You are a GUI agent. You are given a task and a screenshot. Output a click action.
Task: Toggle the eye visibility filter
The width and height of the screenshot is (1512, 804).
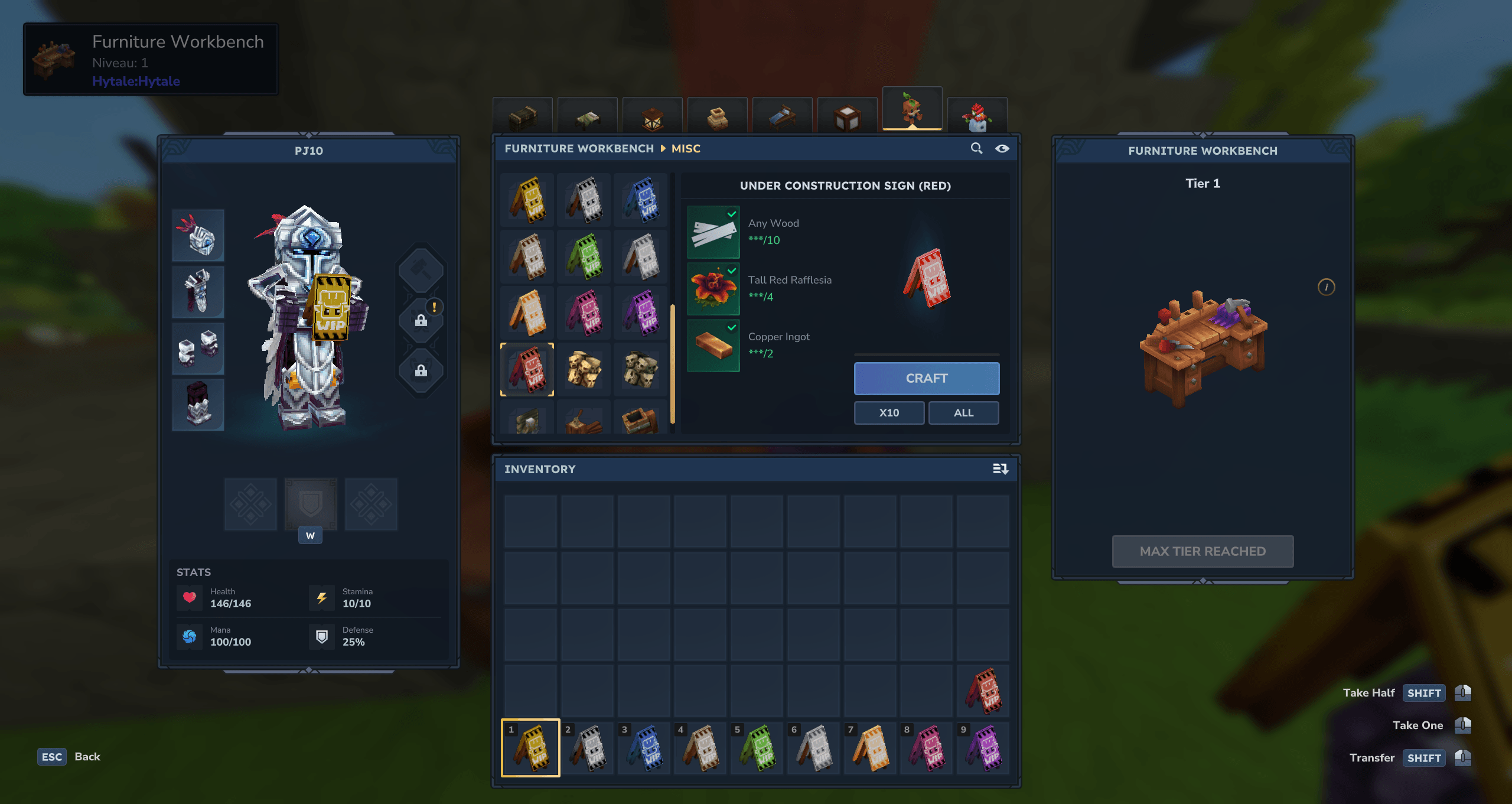coord(1002,148)
